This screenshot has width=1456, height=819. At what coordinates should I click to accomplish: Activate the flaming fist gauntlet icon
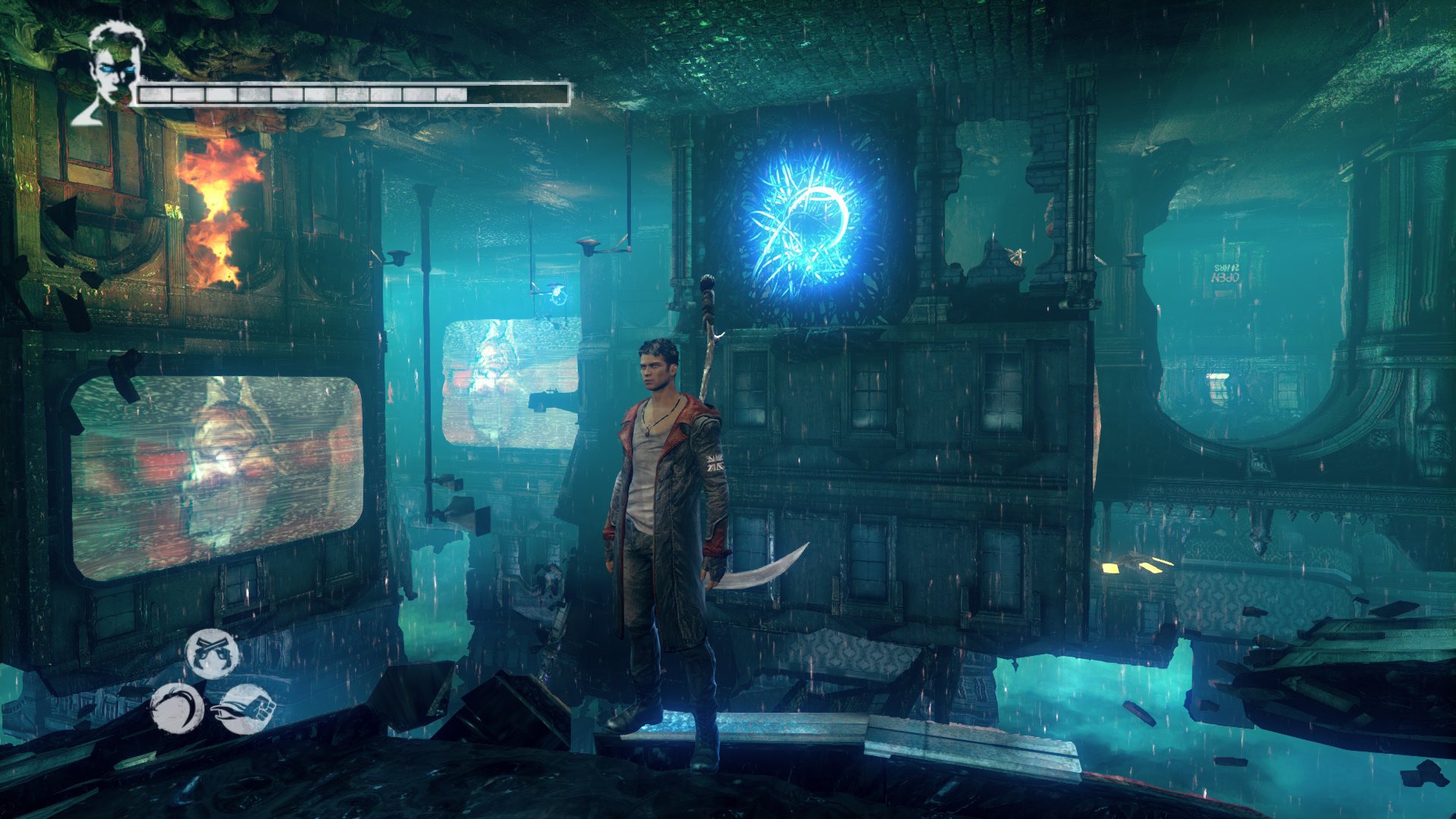pos(246,710)
